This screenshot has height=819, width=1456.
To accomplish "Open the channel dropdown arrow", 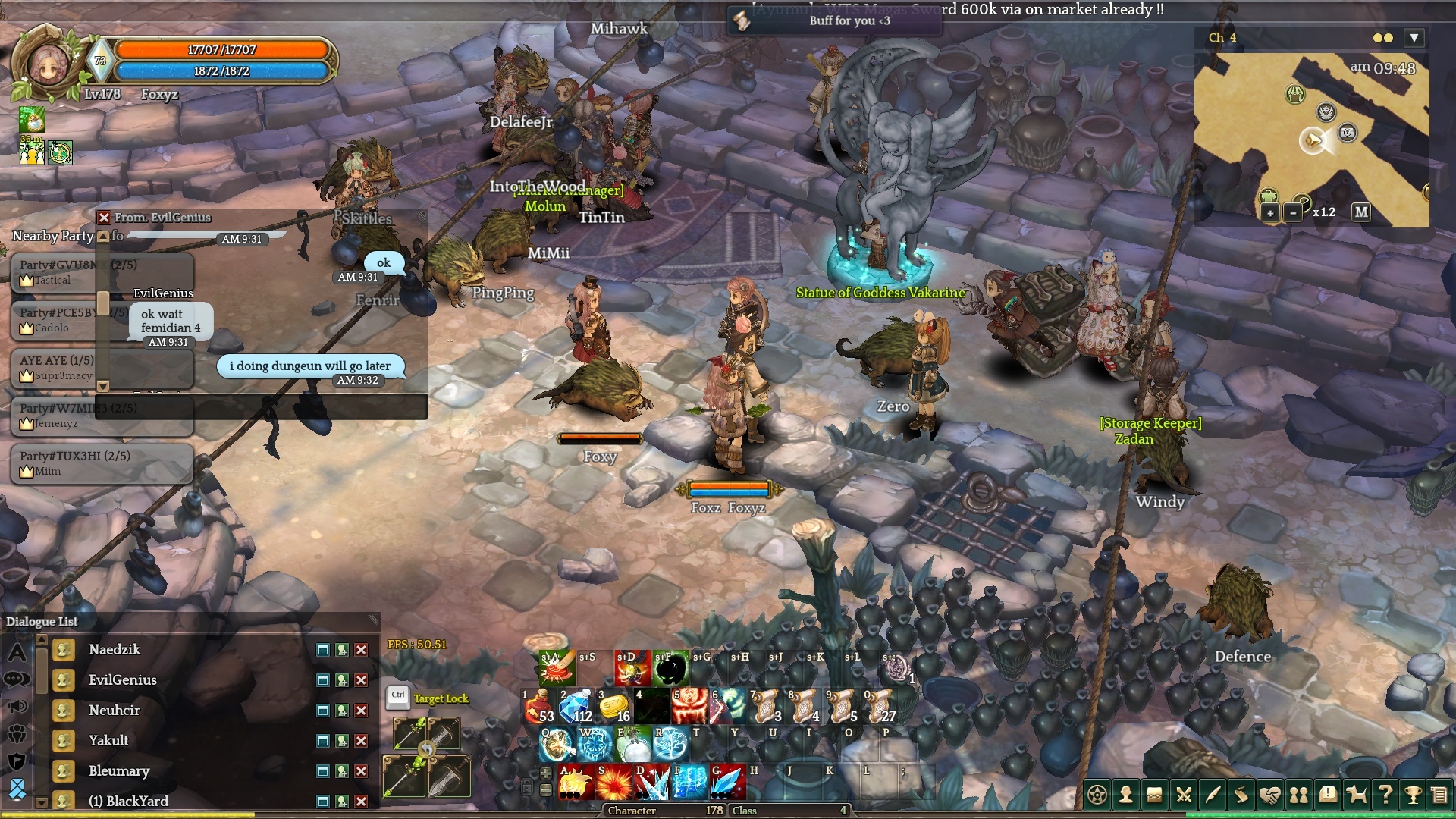I will click(1414, 38).
